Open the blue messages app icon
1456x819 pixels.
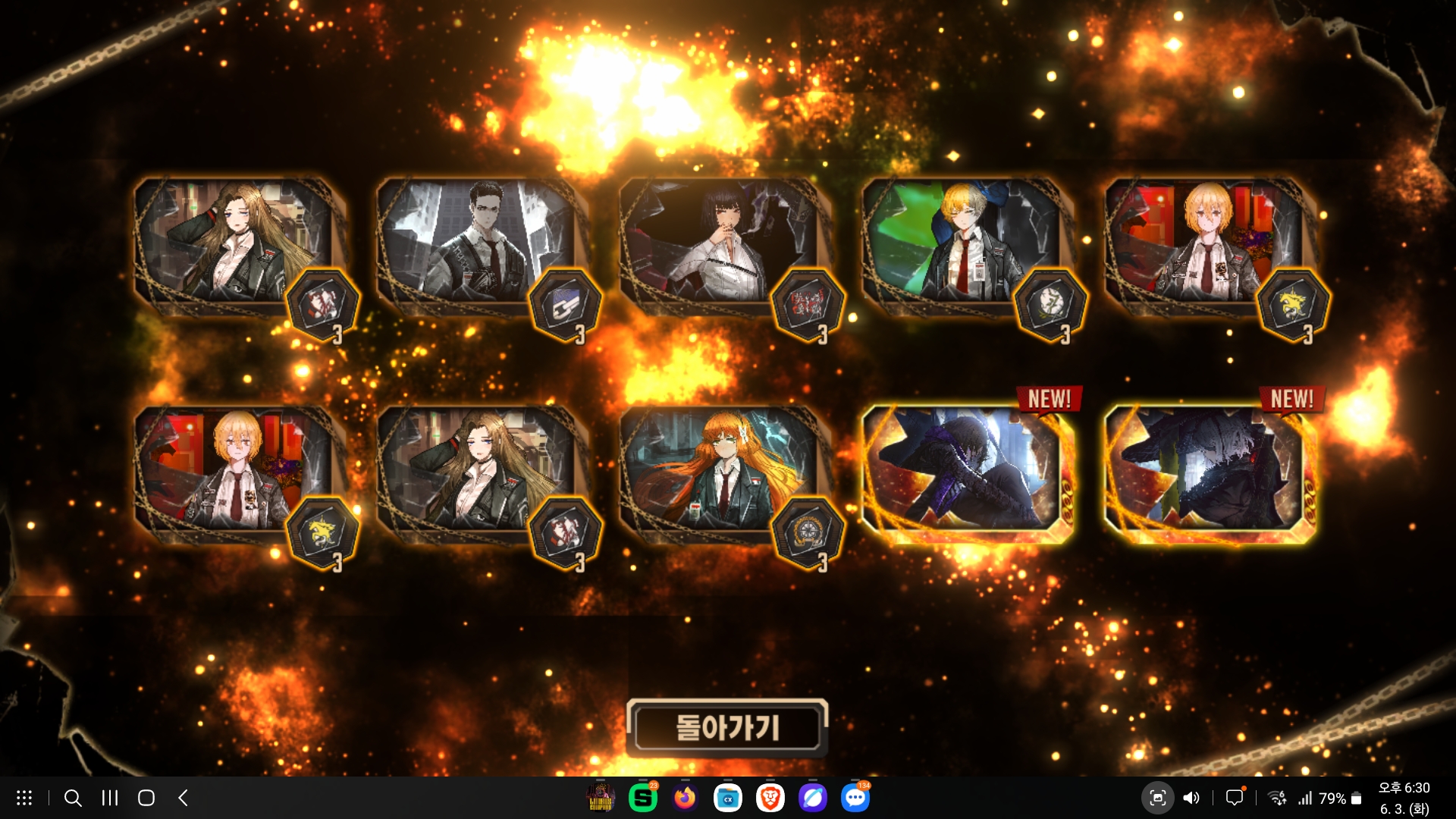pyautogui.click(x=855, y=798)
